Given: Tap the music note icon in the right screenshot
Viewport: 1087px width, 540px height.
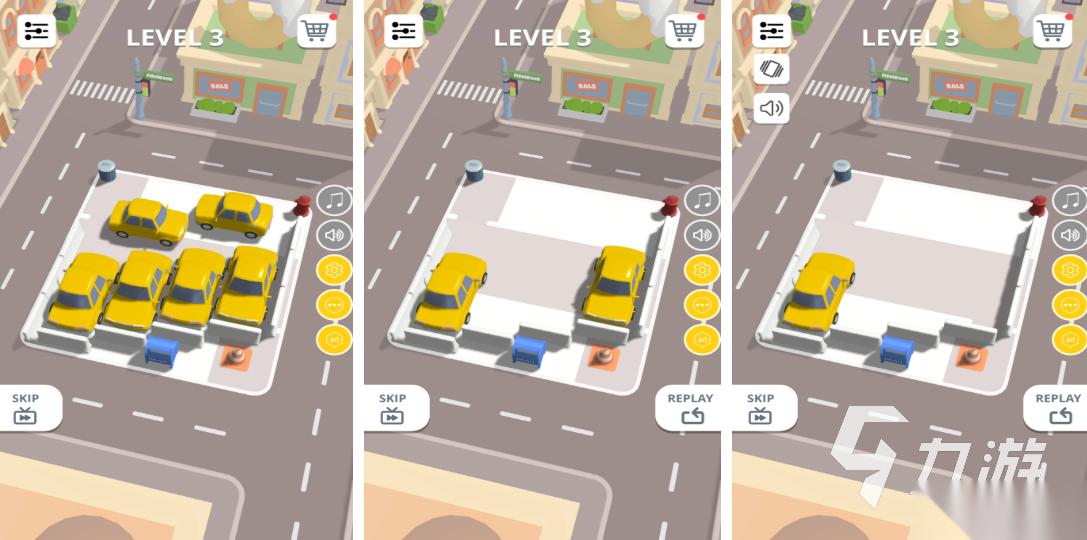Looking at the screenshot, I should [1069, 200].
